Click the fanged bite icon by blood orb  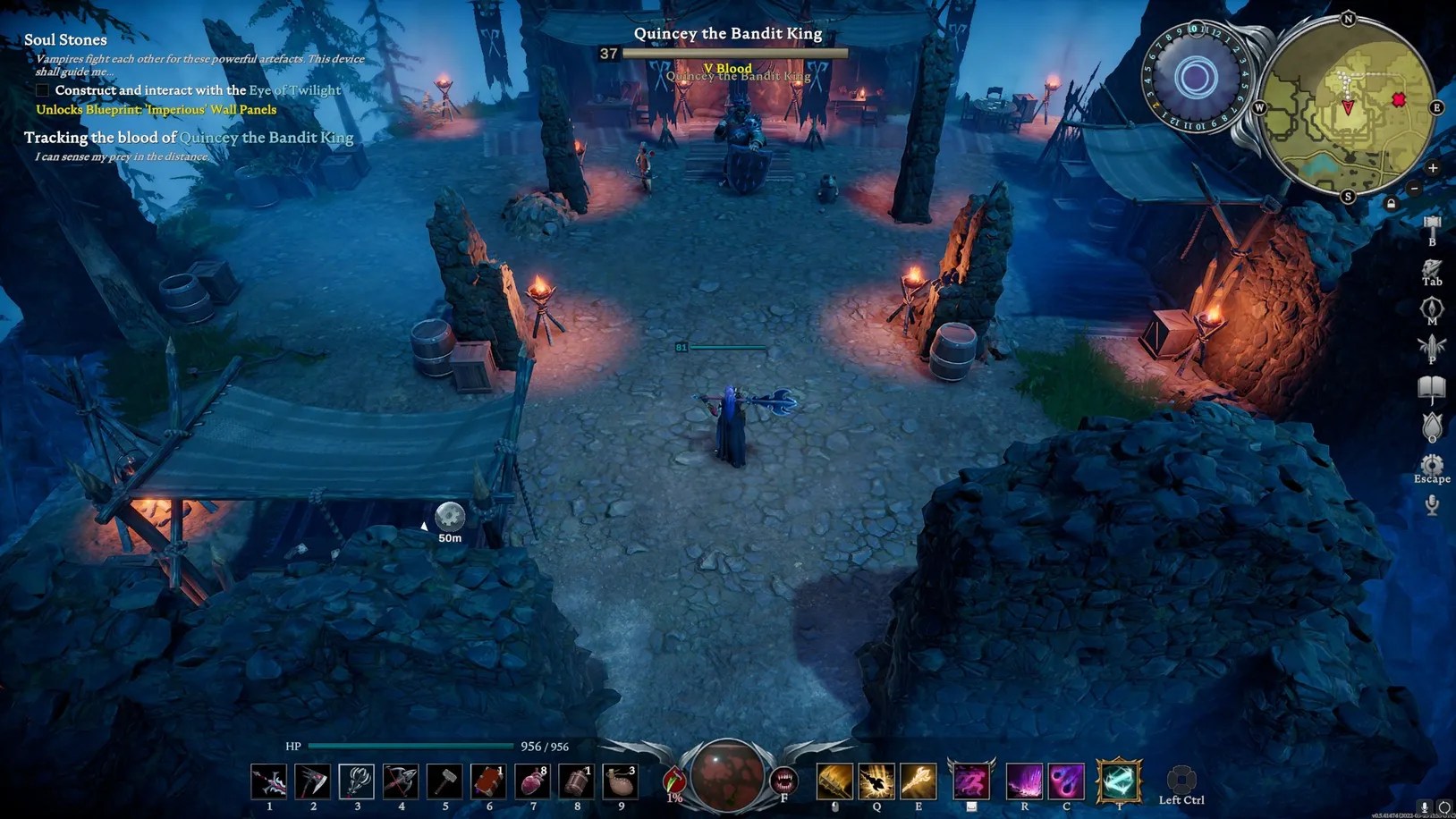point(783,781)
